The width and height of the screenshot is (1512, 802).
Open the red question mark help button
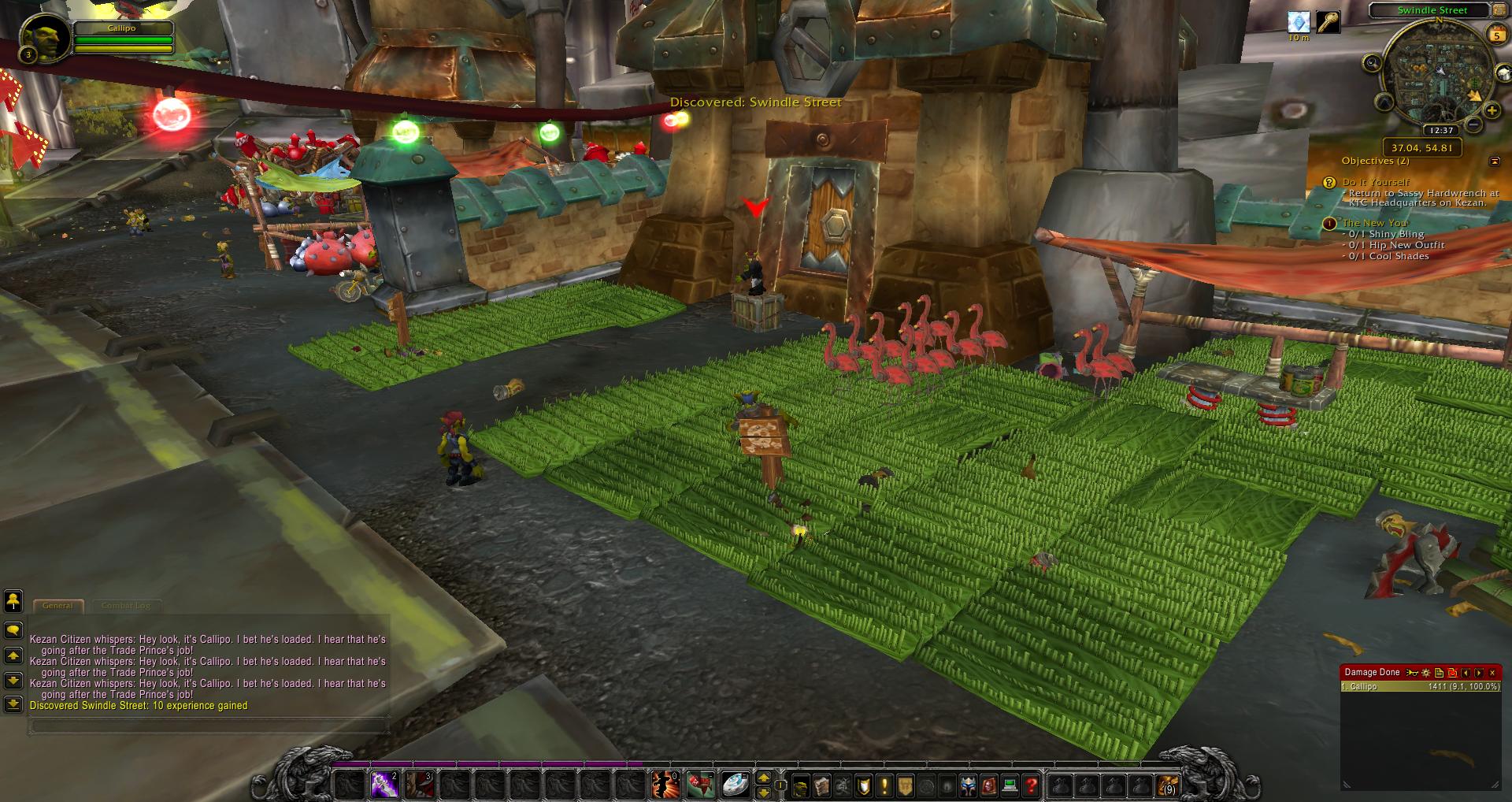1031,785
